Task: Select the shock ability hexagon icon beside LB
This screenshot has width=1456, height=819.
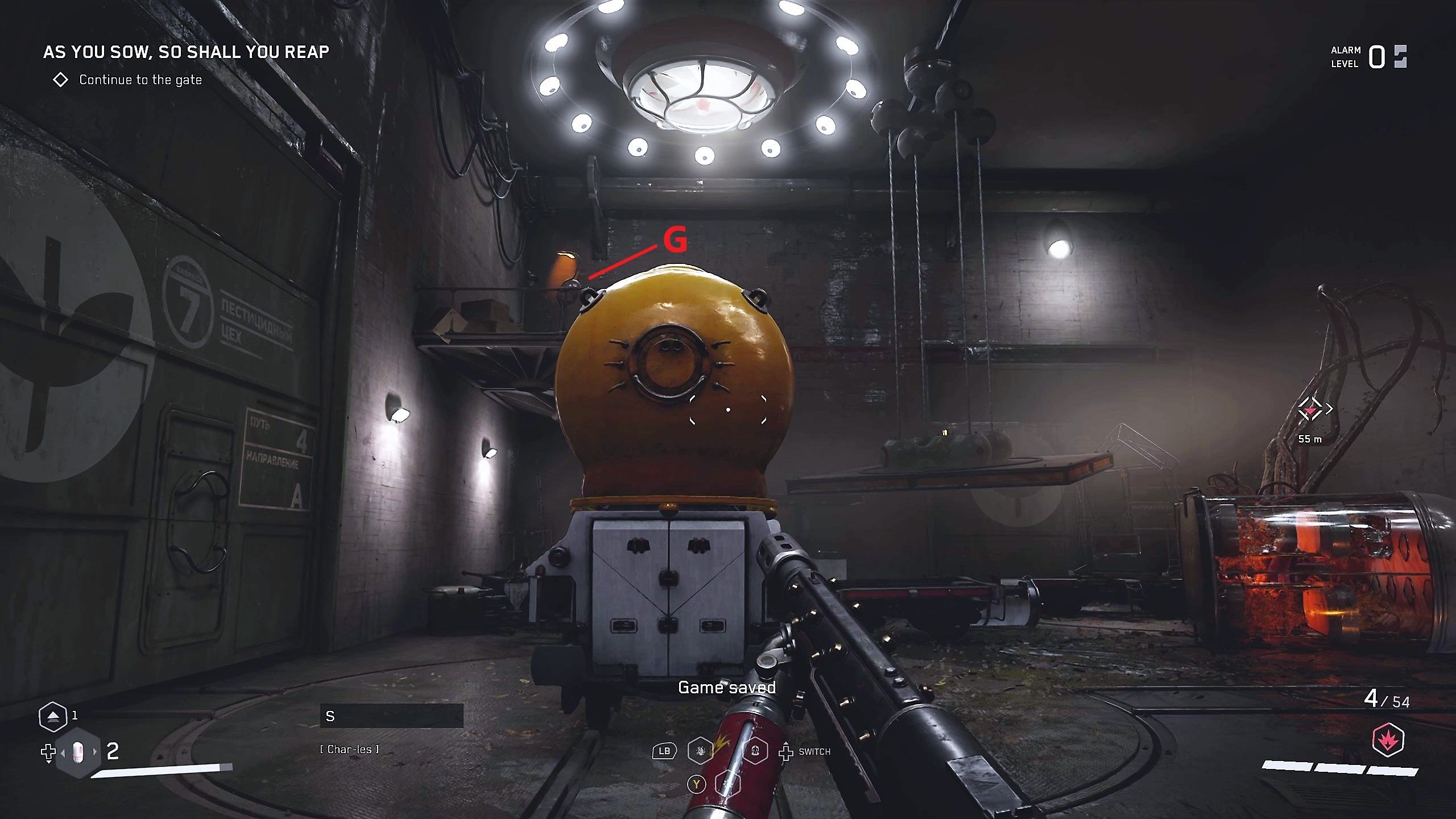Action: click(701, 752)
